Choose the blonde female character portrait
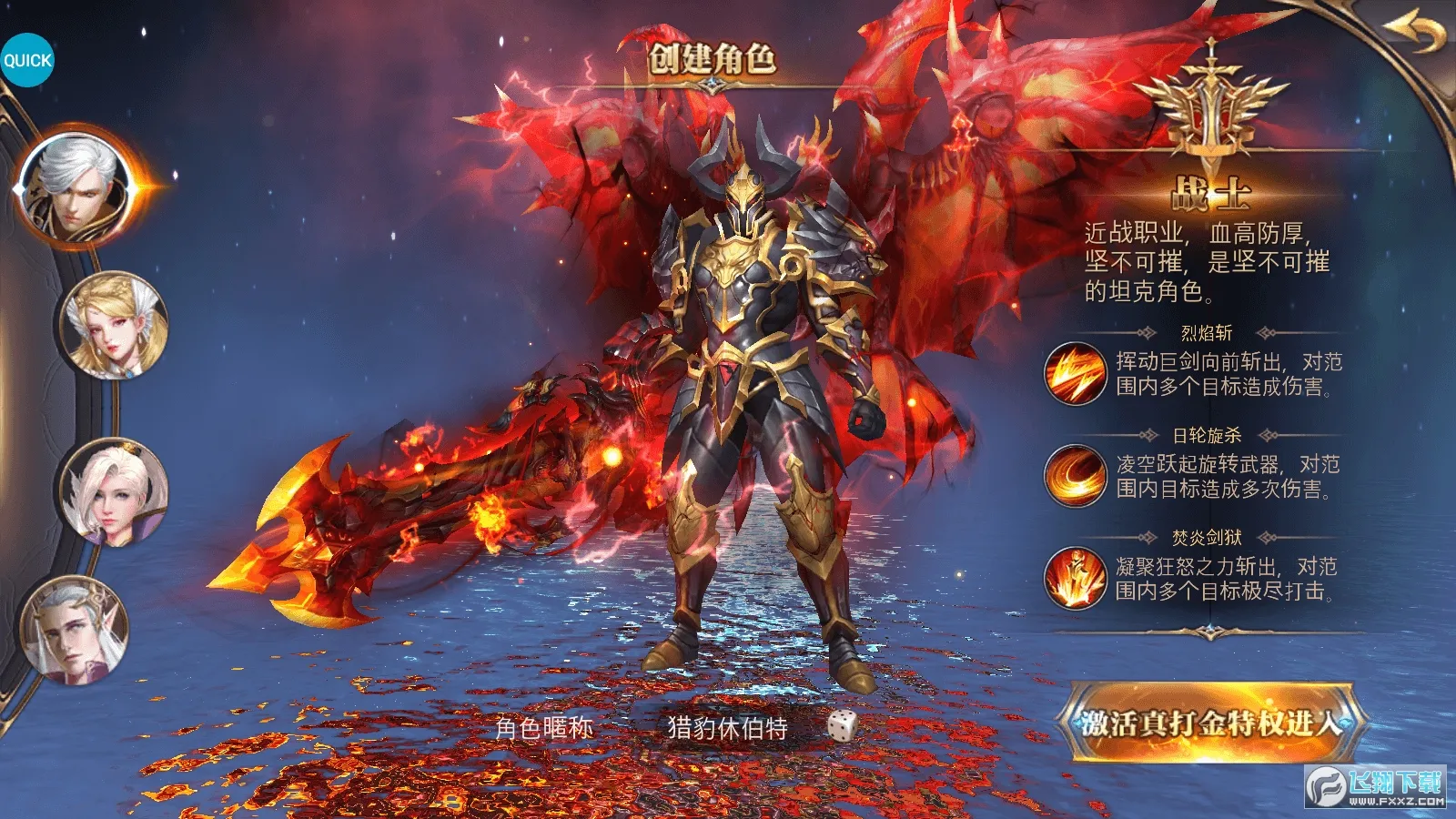The image size is (1456, 819). click(x=114, y=326)
